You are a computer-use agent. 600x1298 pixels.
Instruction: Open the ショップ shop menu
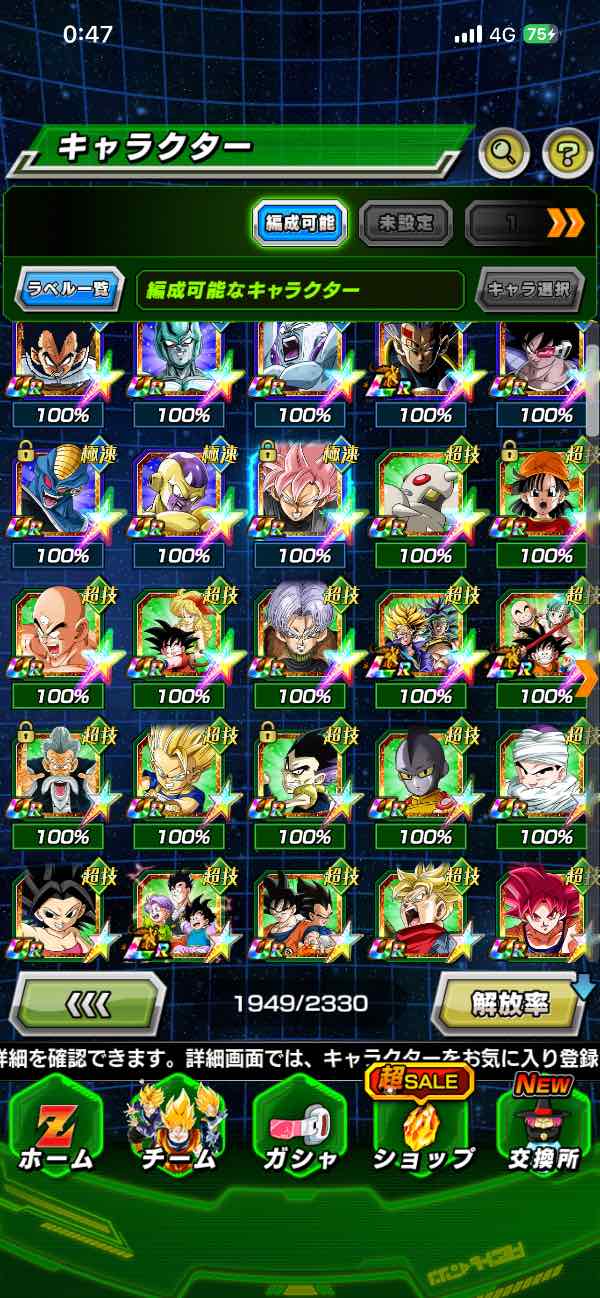(x=422, y=1128)
